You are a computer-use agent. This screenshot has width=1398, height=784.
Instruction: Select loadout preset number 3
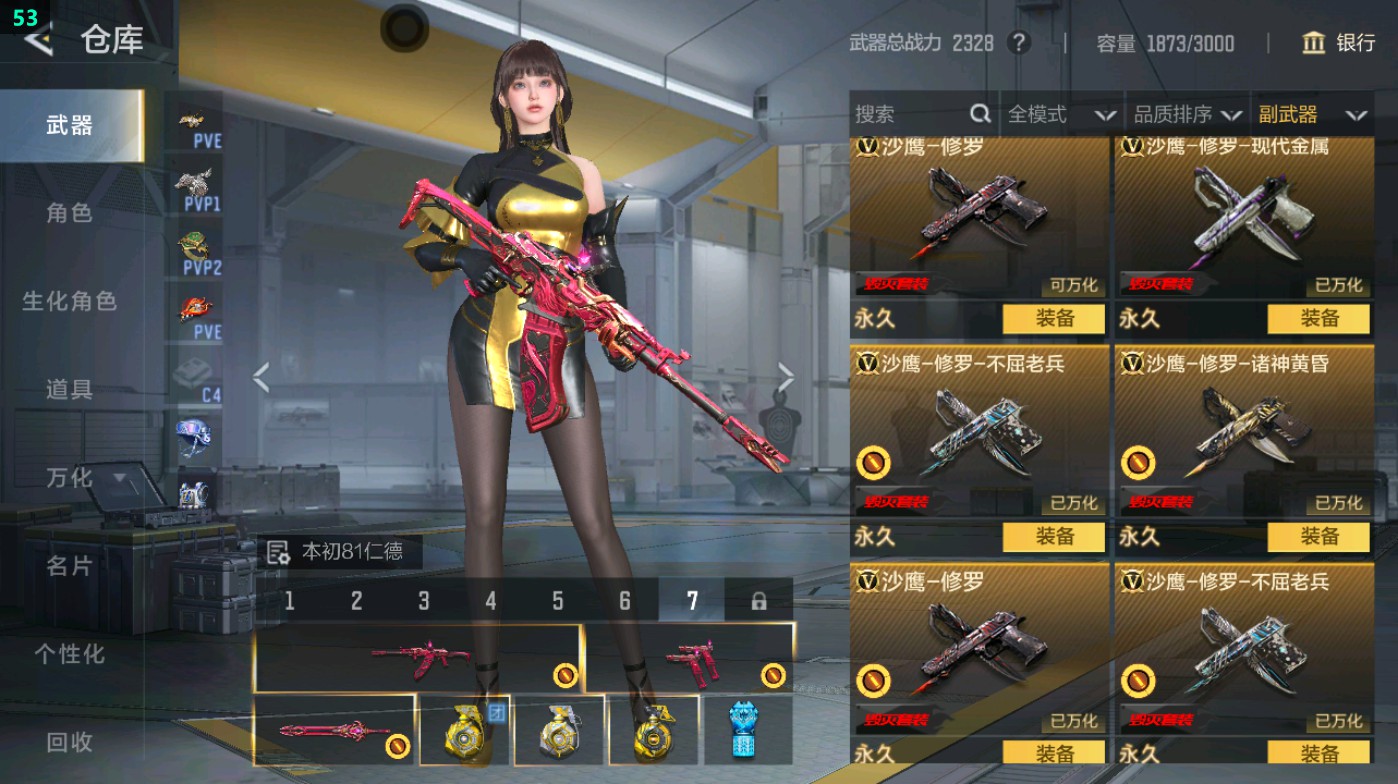423,598
